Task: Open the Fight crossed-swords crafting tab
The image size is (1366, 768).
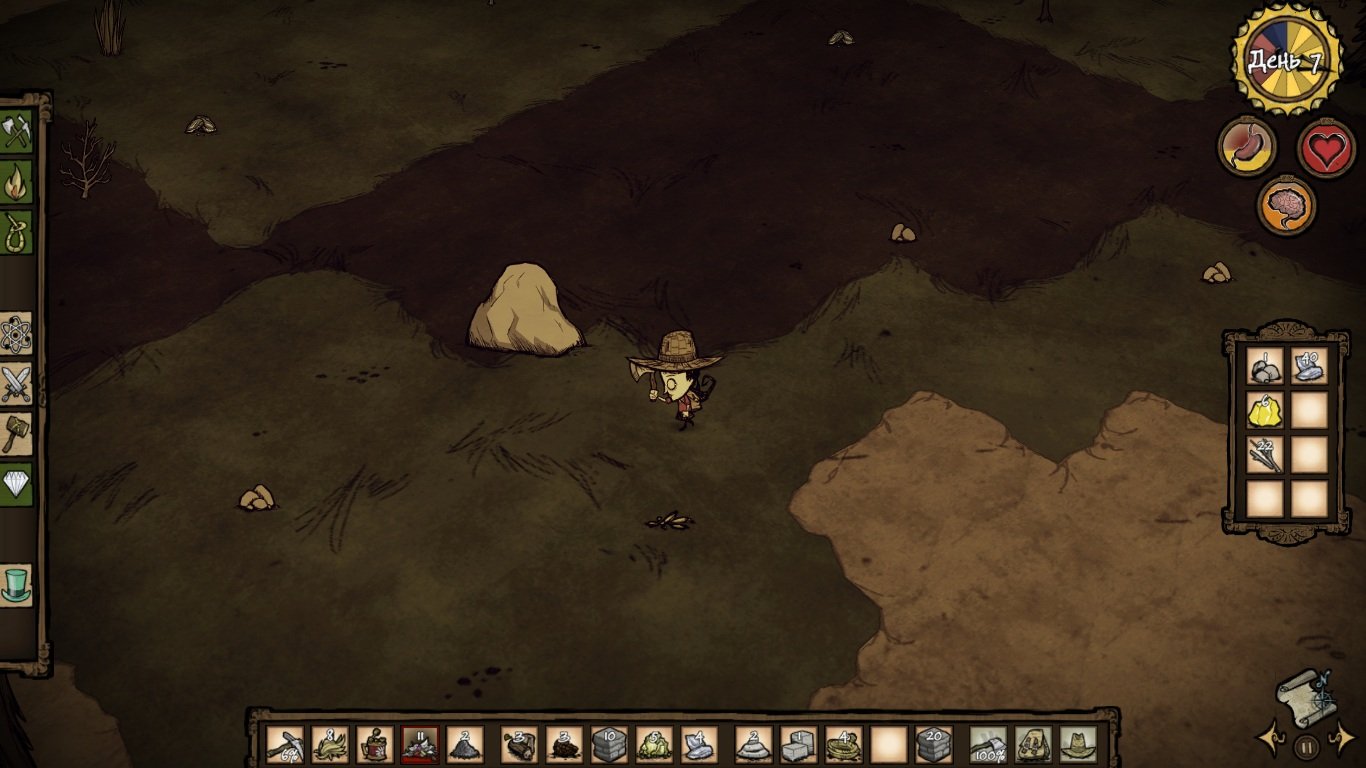Action: pos(17,384)
